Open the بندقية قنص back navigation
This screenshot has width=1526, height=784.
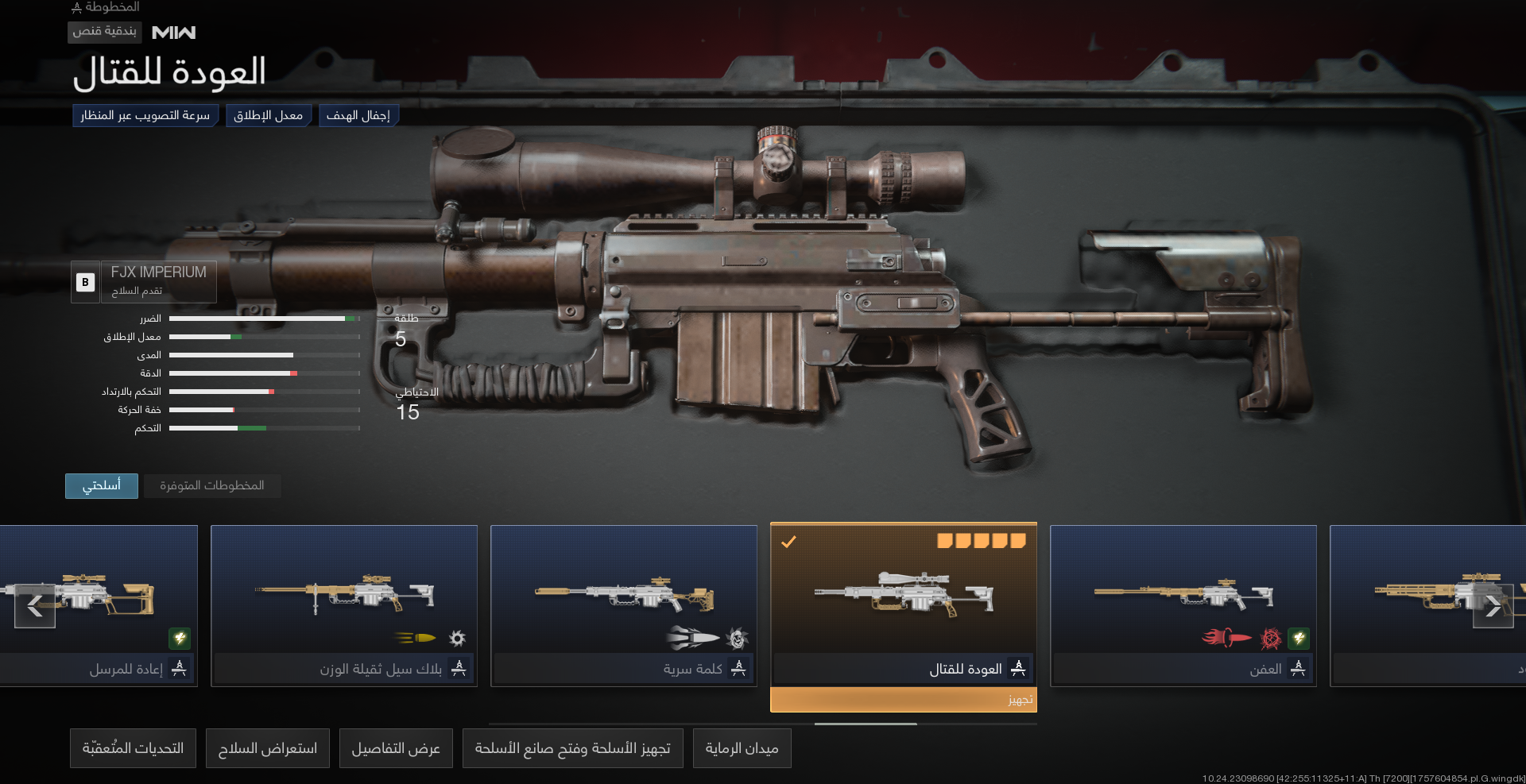click(x=104, y=33)
